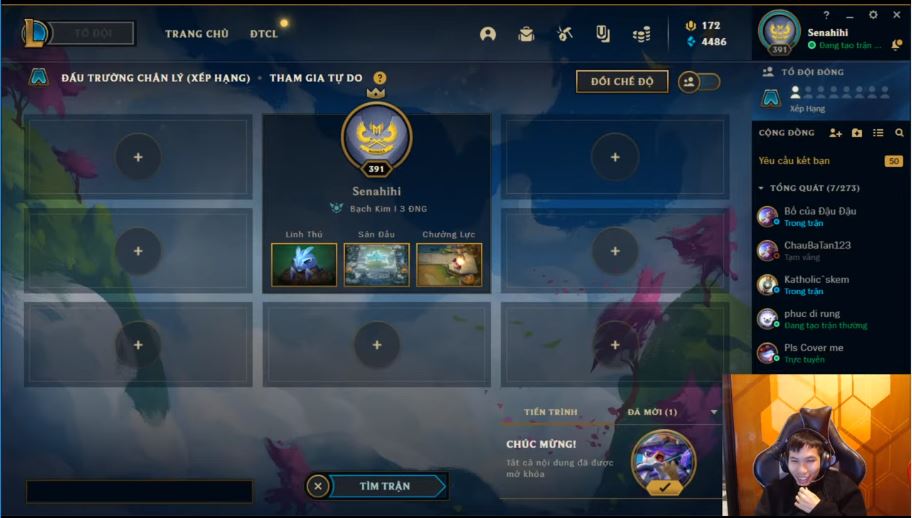
Task: Cancel the lobby with the X button
Action: pos(317,486)
